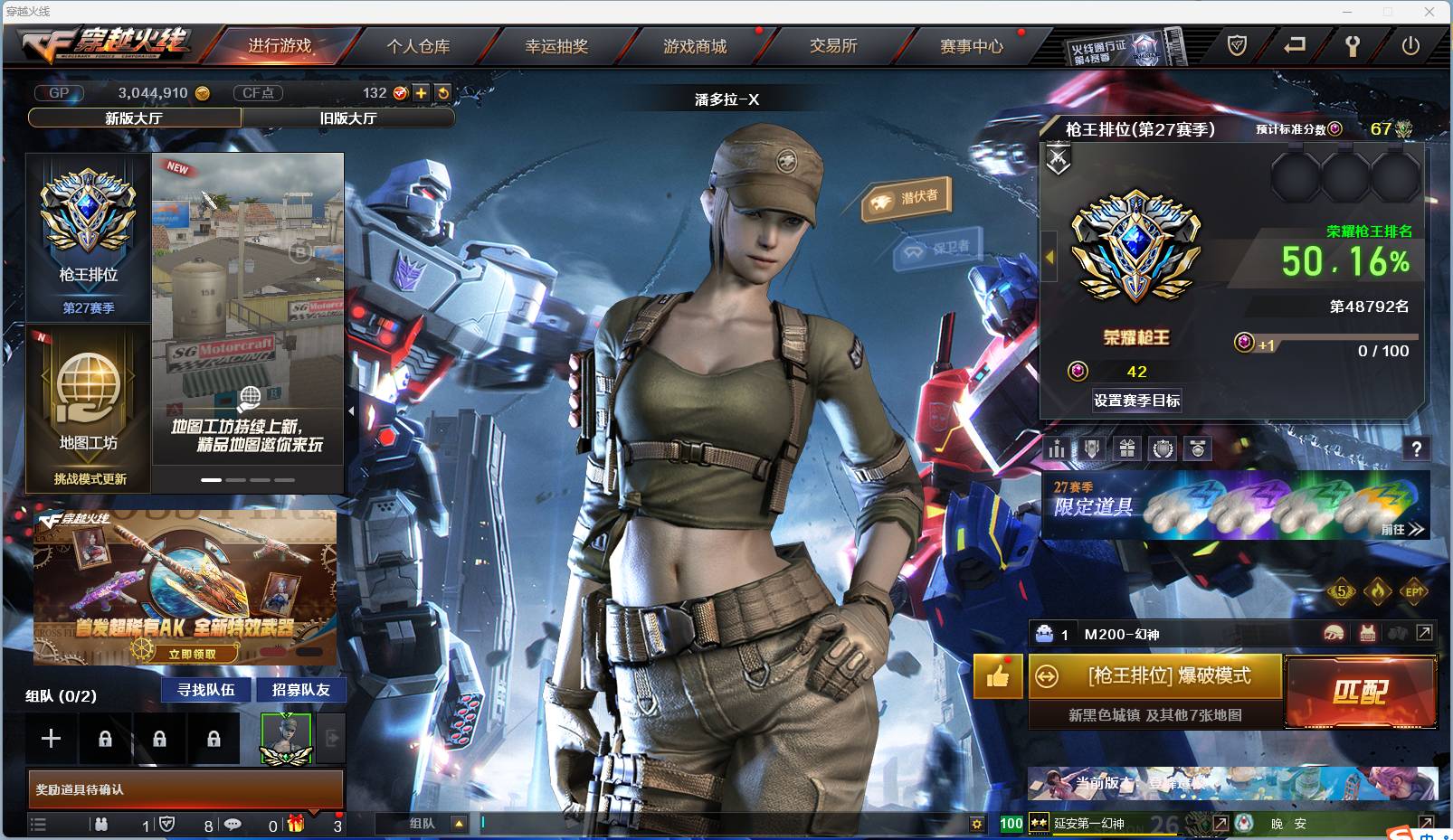The image size is (1453, 840).
Task: Expand the 组队 panel with the up arrow
Action: click(459, 824)
